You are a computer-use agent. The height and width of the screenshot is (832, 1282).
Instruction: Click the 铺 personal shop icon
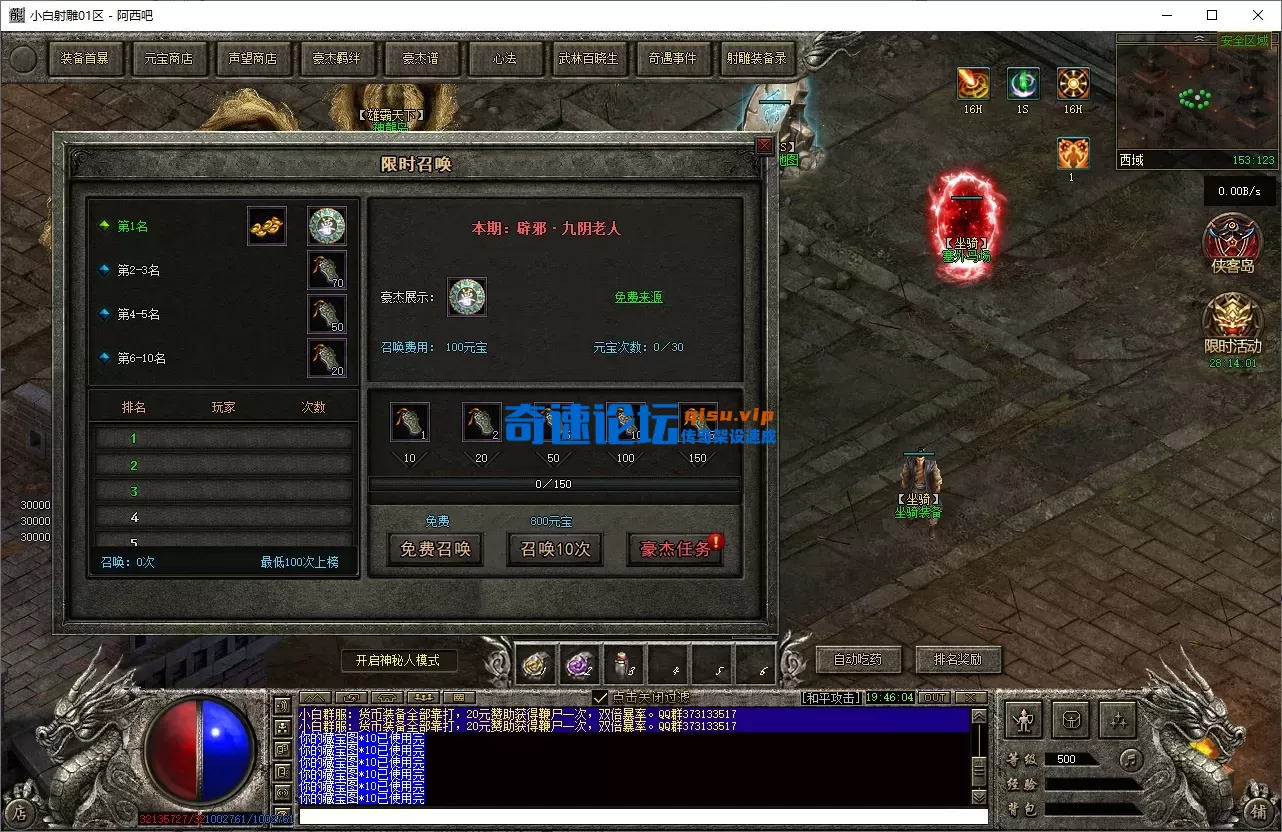1258,812
